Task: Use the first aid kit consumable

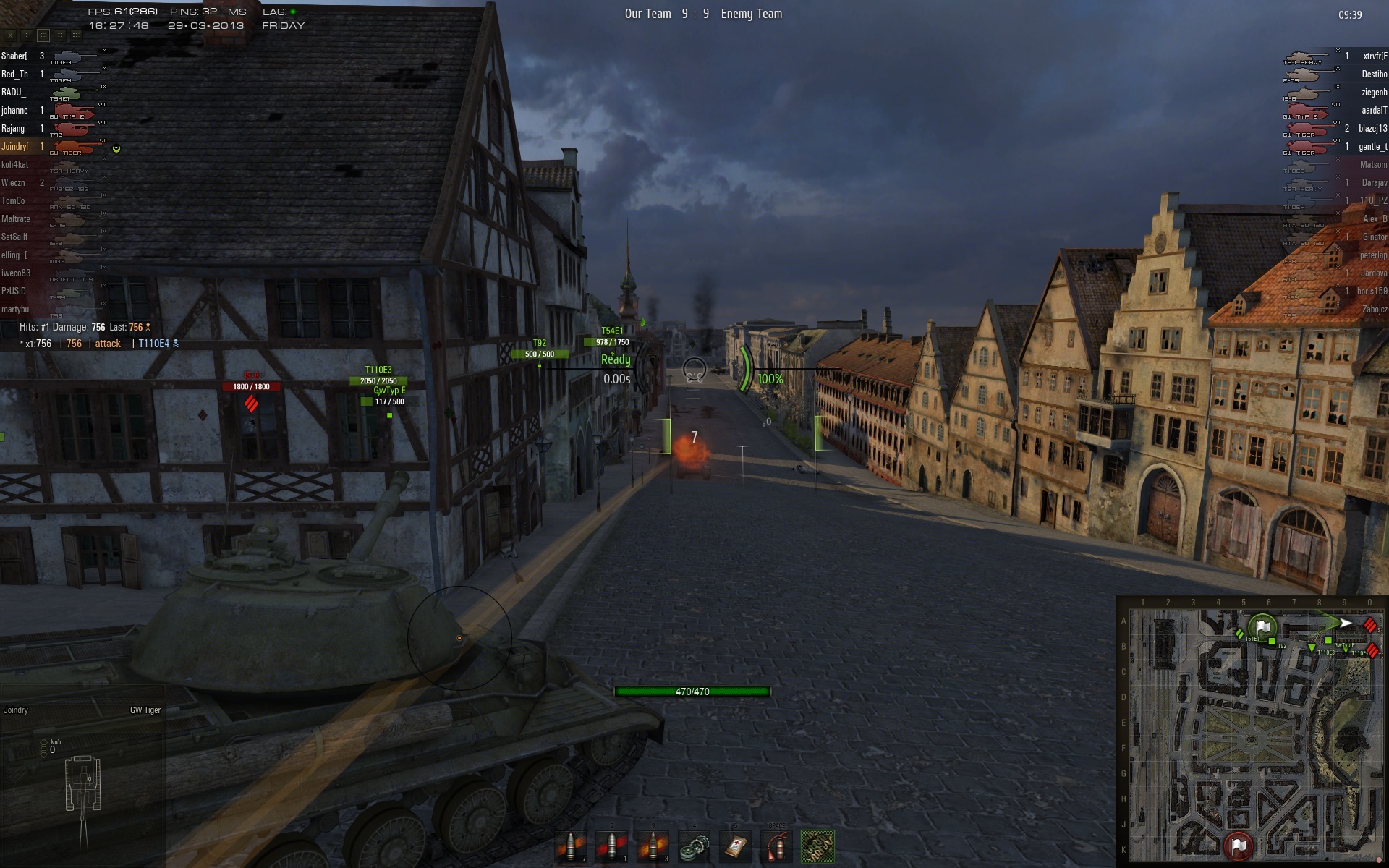Action: tap(736, 846)
